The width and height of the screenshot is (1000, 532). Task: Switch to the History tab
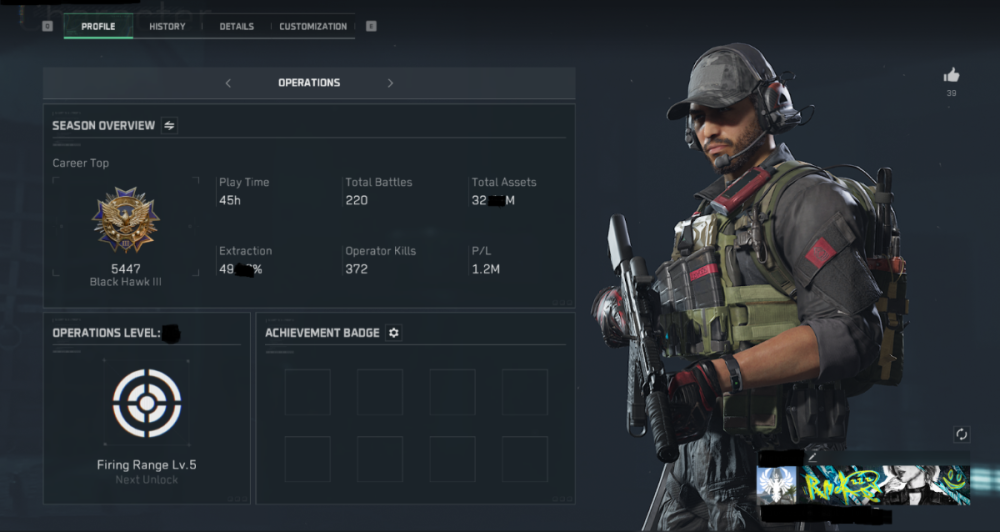point(167,26)
